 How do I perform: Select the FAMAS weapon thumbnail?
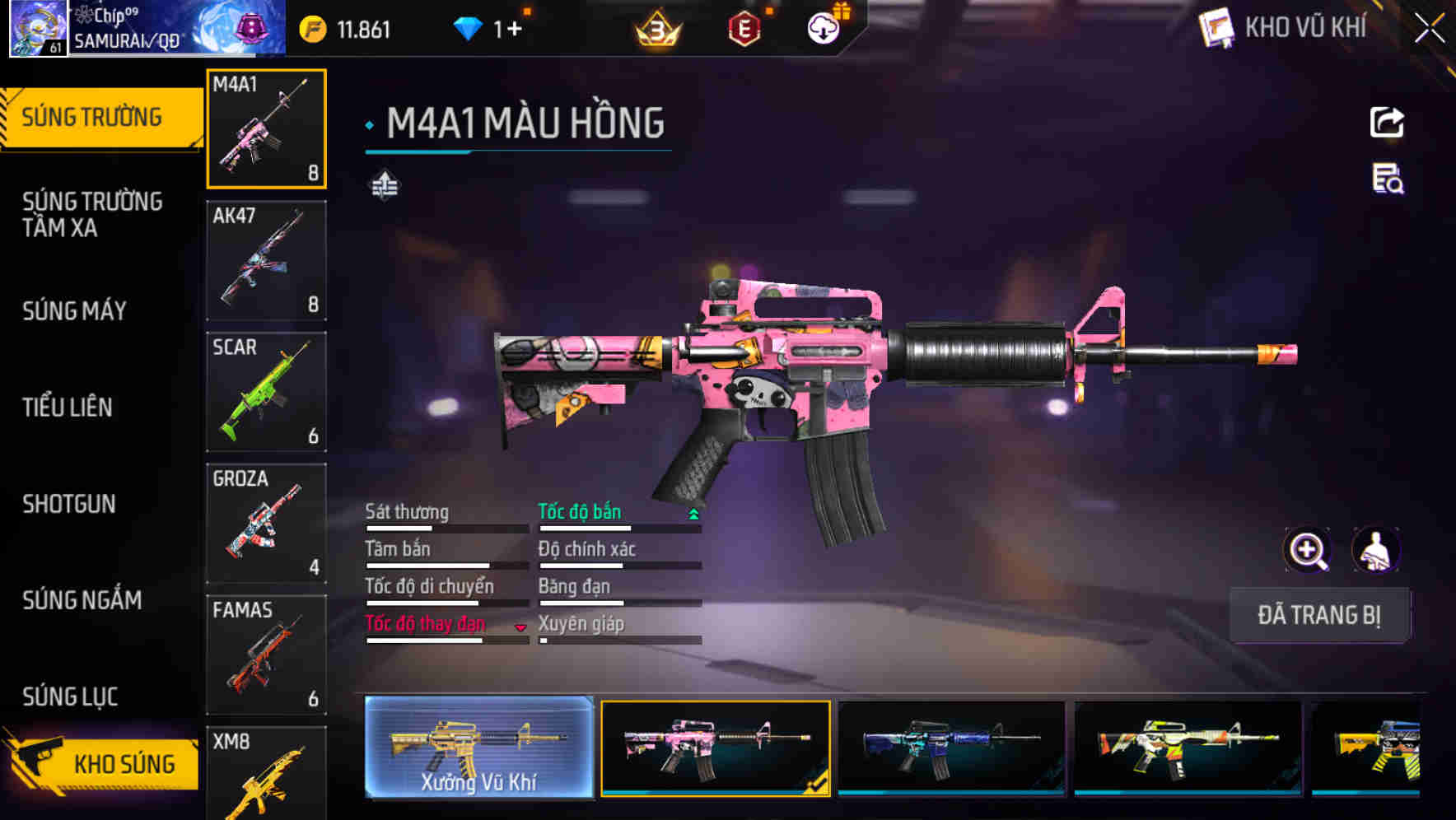pos(265,655)
